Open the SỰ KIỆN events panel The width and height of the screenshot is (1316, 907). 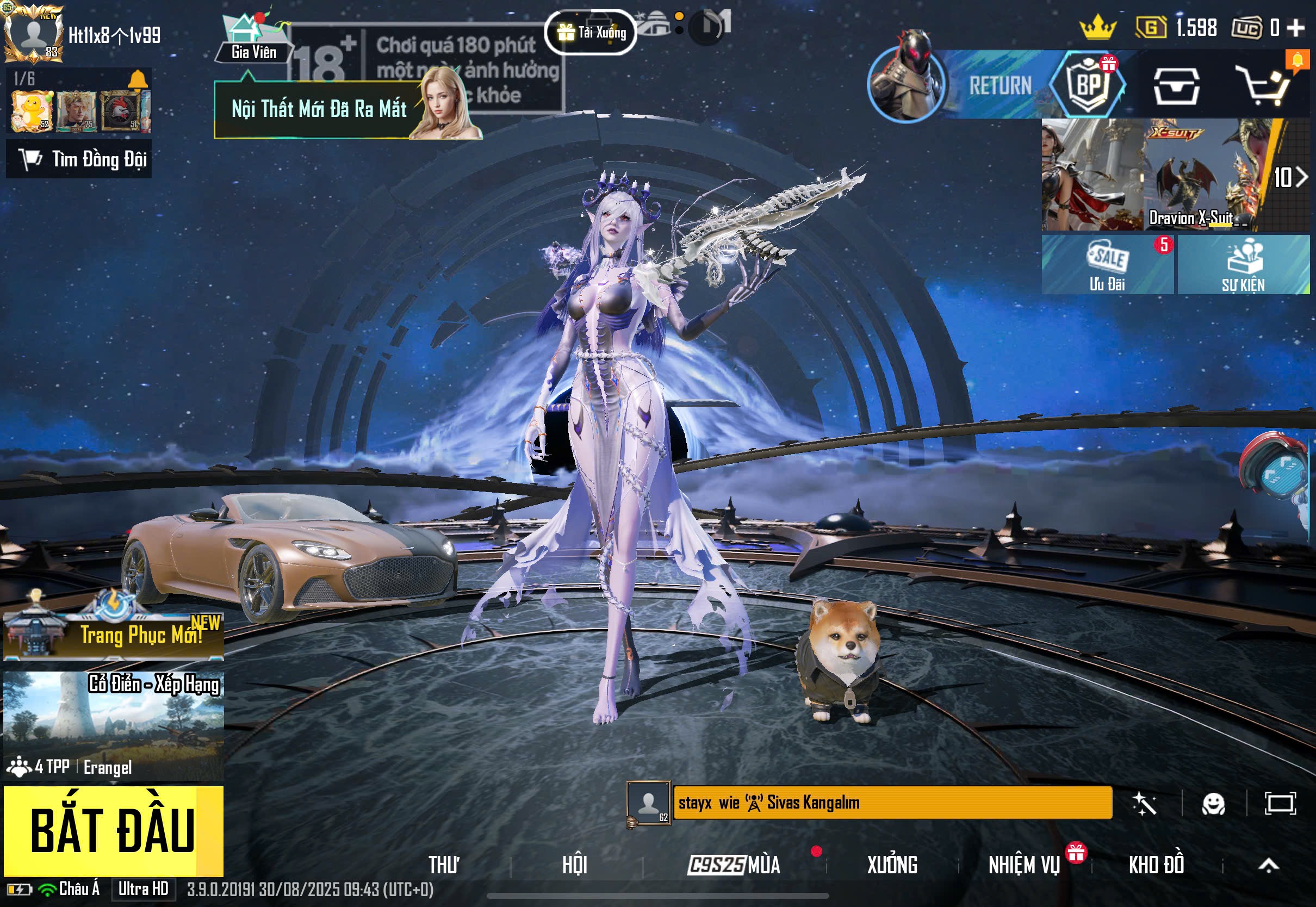tap(1243, 265)
